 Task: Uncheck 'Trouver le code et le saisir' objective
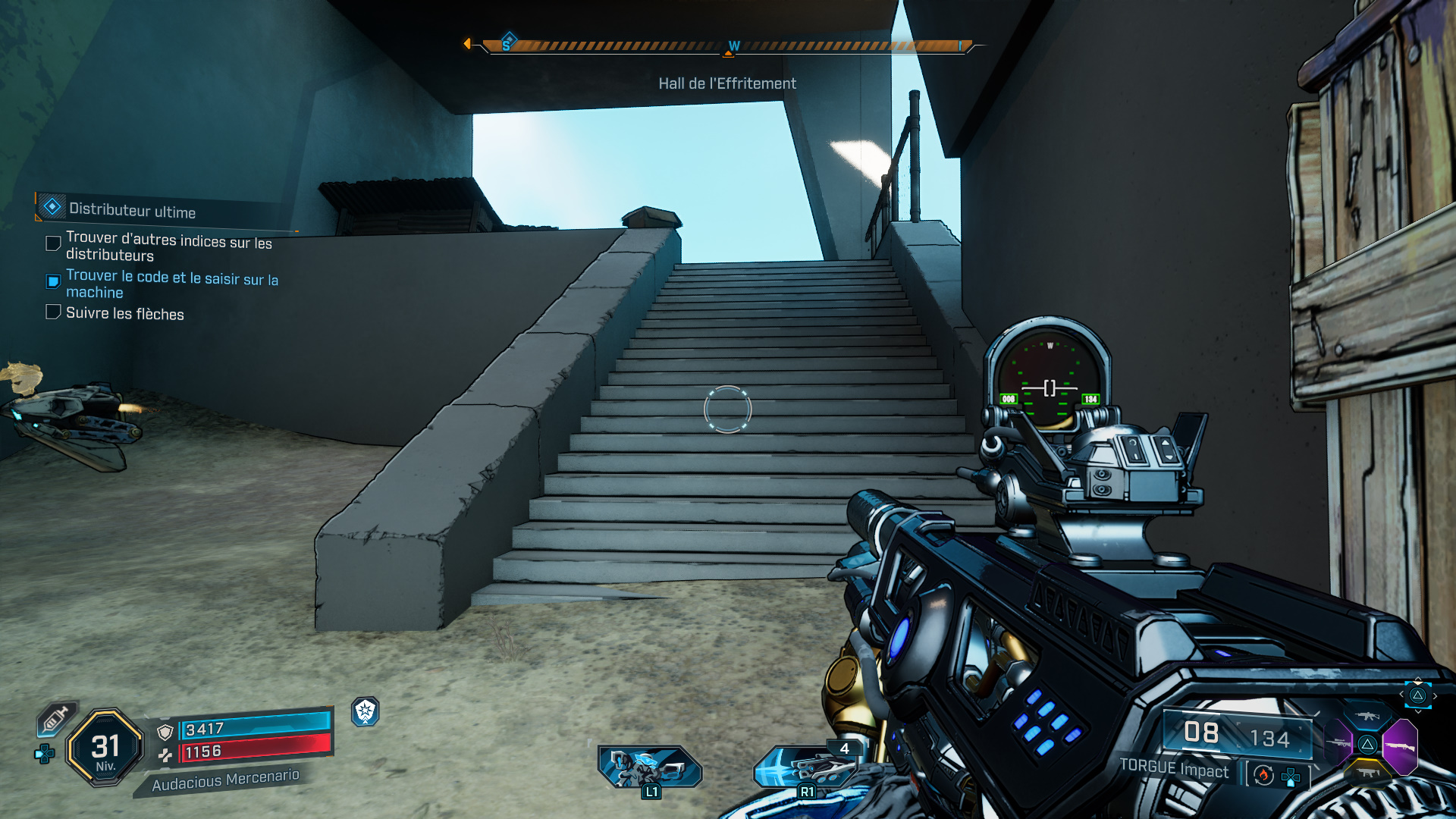52,281
